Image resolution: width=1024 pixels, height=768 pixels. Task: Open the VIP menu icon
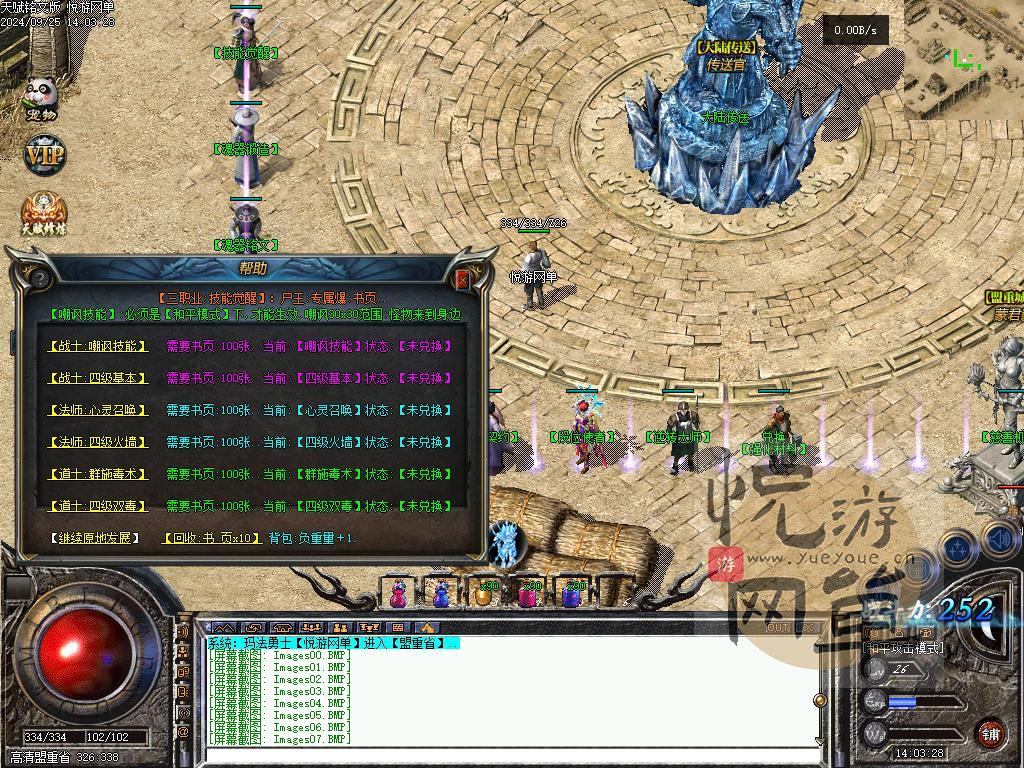pos(44,156)
